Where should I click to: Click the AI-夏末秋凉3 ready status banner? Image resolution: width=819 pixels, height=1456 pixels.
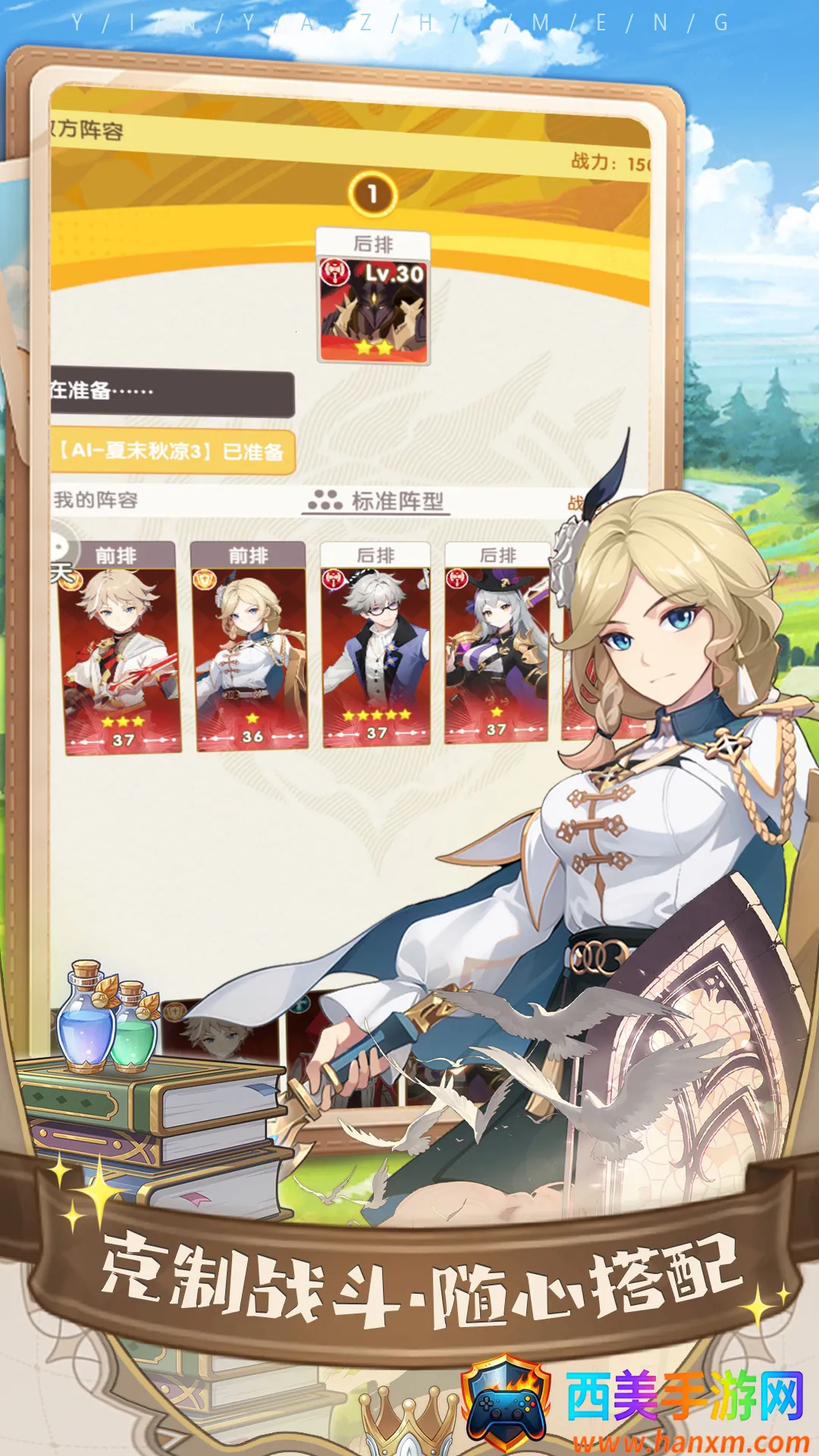tap(172, 452)
